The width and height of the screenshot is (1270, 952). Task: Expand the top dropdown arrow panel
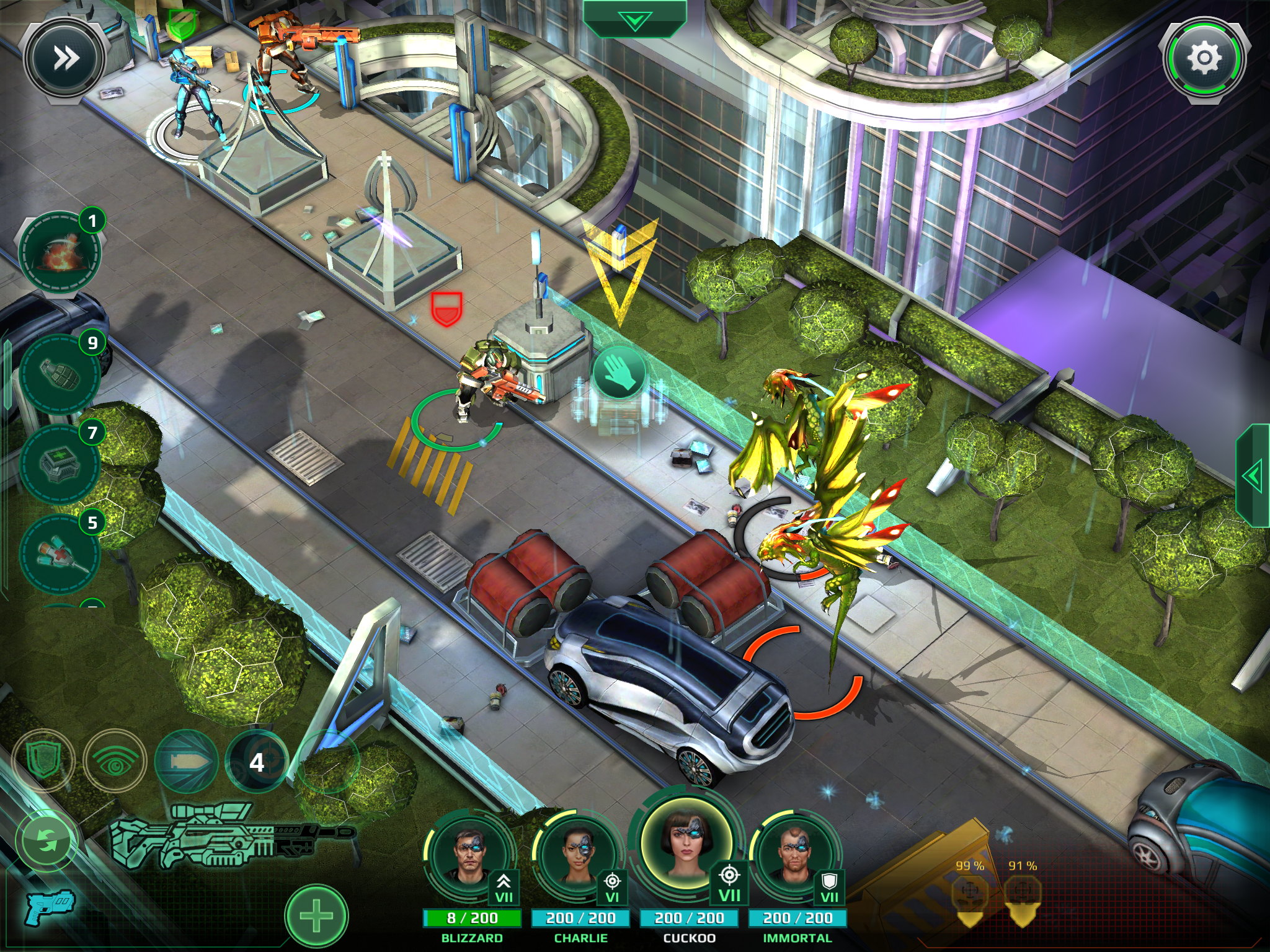(634, 21)
